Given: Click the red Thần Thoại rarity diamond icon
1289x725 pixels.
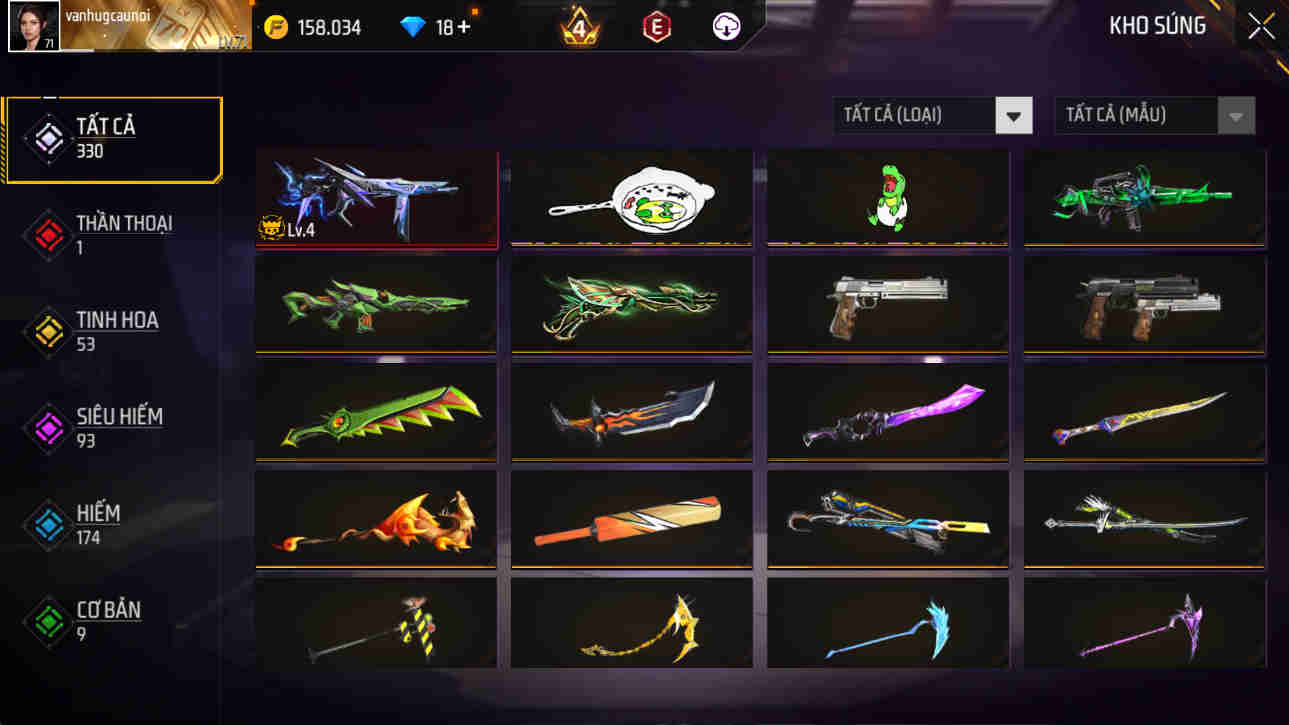Looking at the screenshot, I should [46, 235].
